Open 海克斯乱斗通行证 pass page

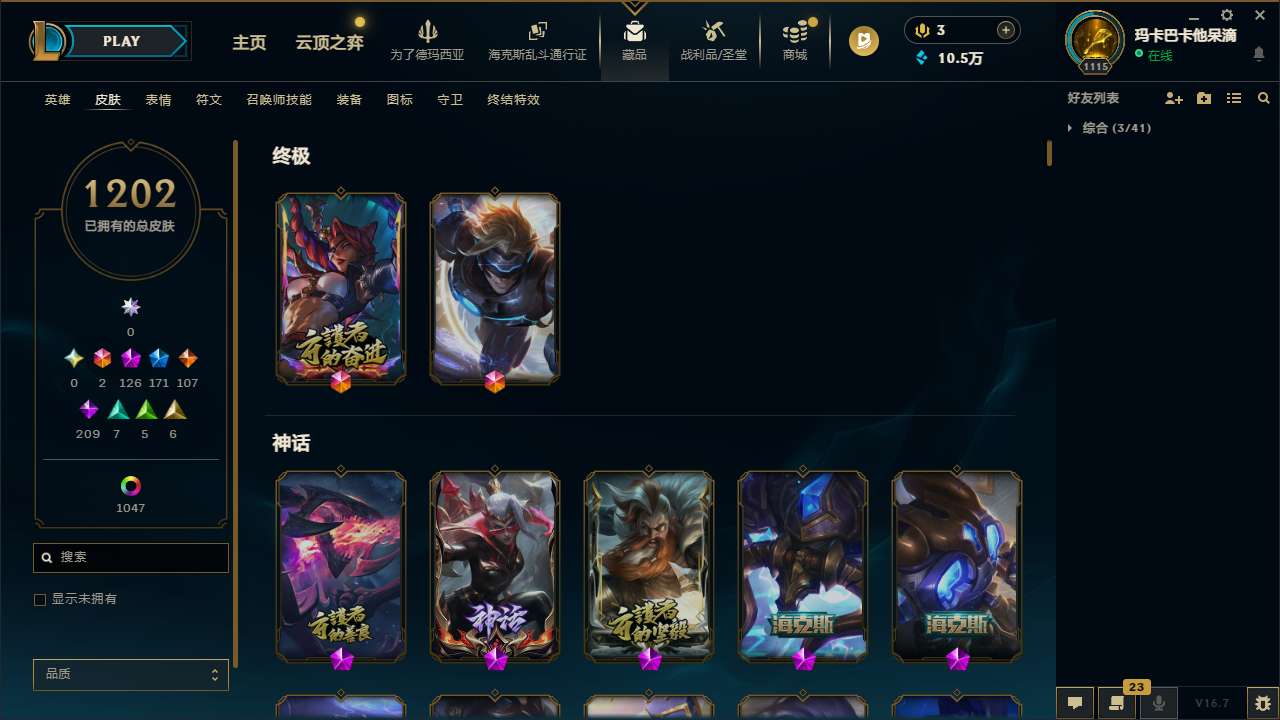pos(537,33)
